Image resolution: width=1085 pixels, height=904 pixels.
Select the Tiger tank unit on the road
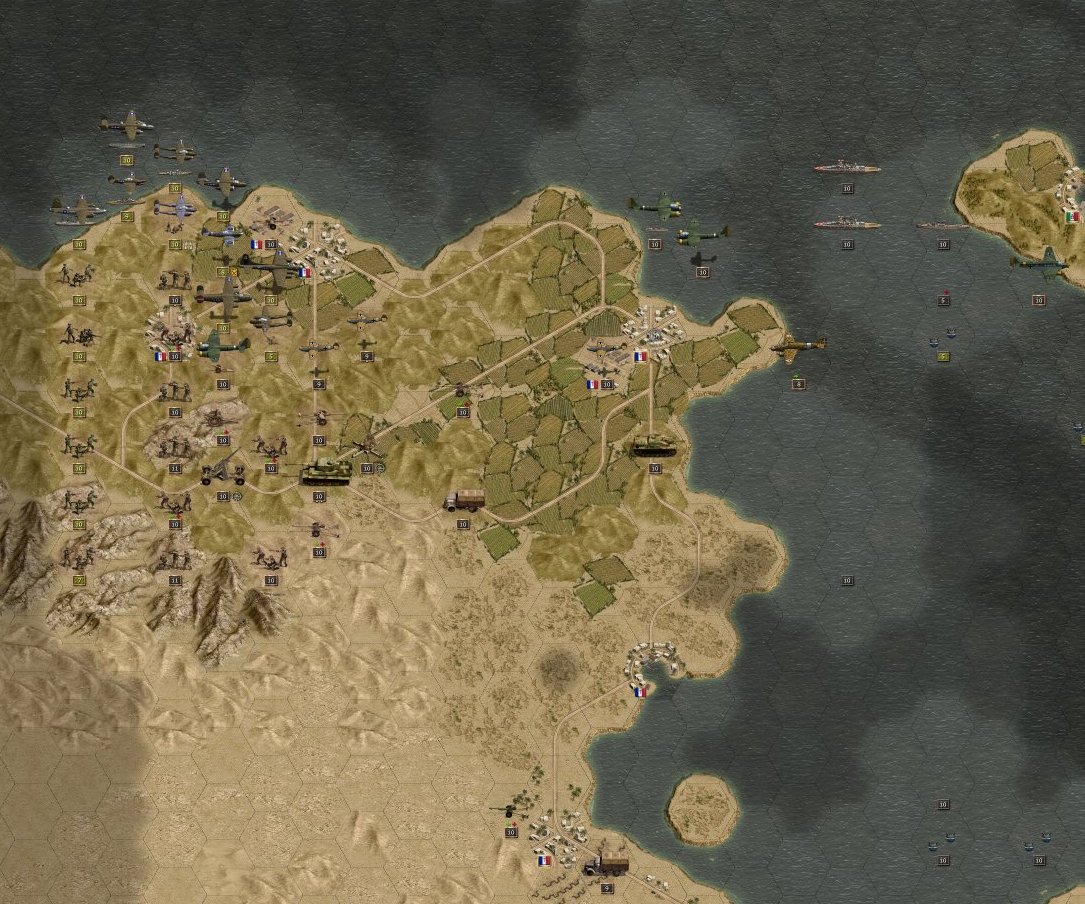(325, 471)
